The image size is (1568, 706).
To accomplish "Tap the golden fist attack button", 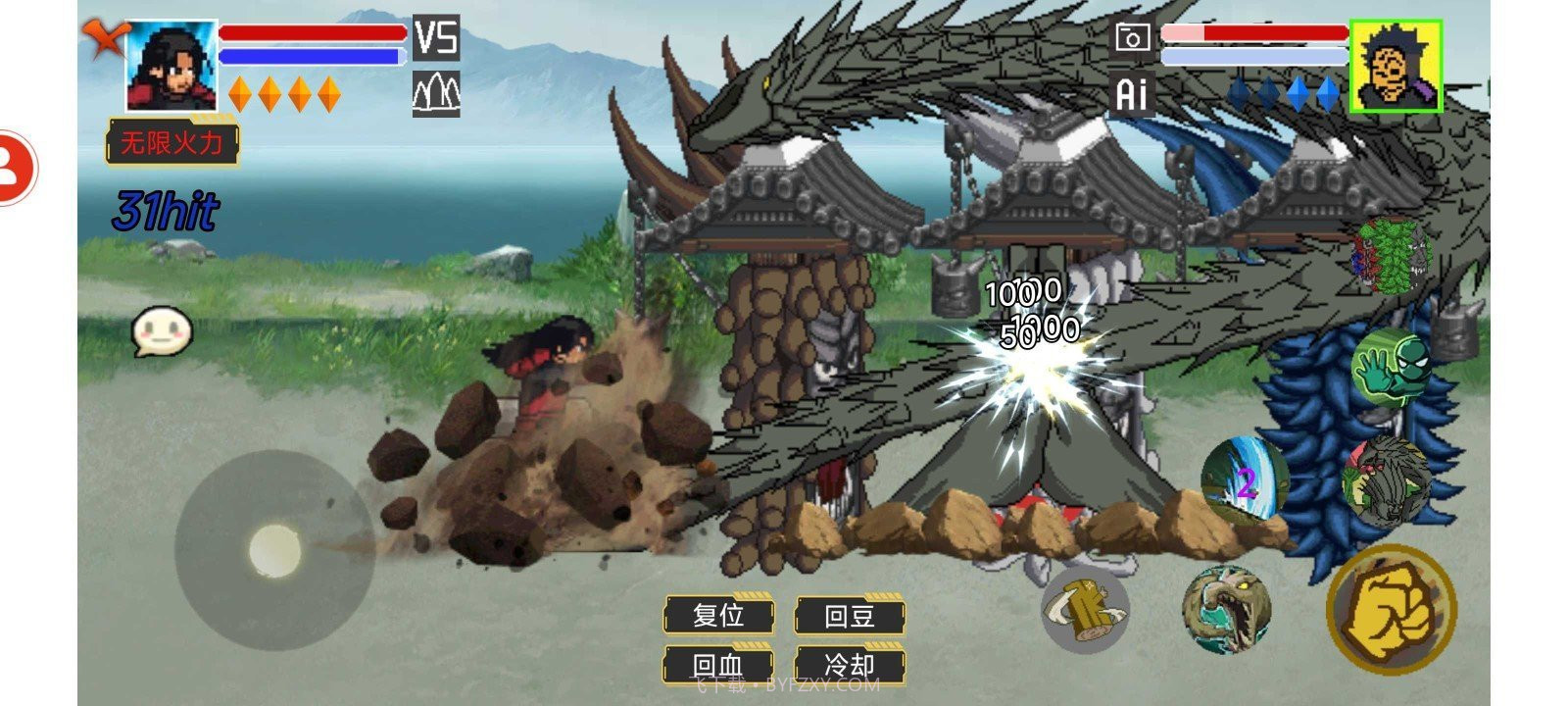I will (x=1392, y=609).
